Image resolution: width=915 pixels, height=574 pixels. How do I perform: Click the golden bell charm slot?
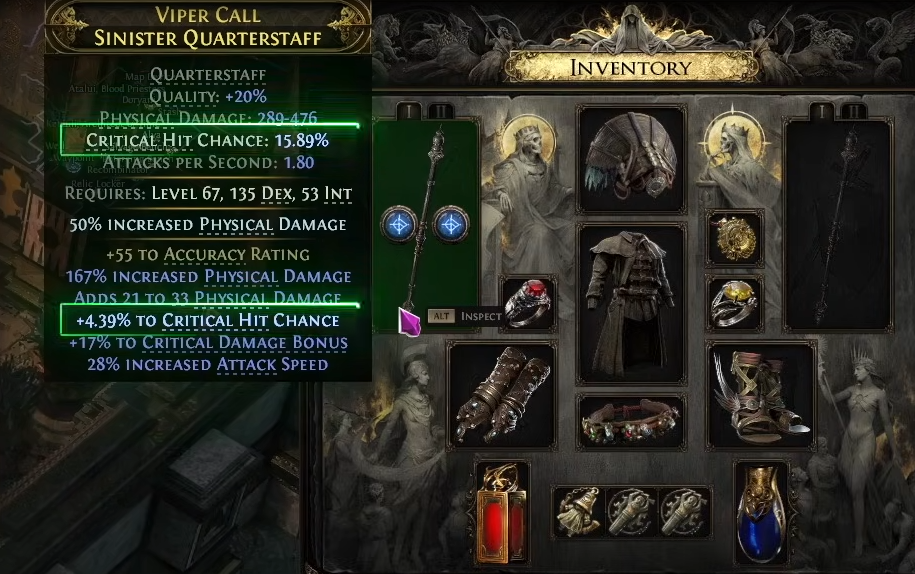[x=579, y=512]
